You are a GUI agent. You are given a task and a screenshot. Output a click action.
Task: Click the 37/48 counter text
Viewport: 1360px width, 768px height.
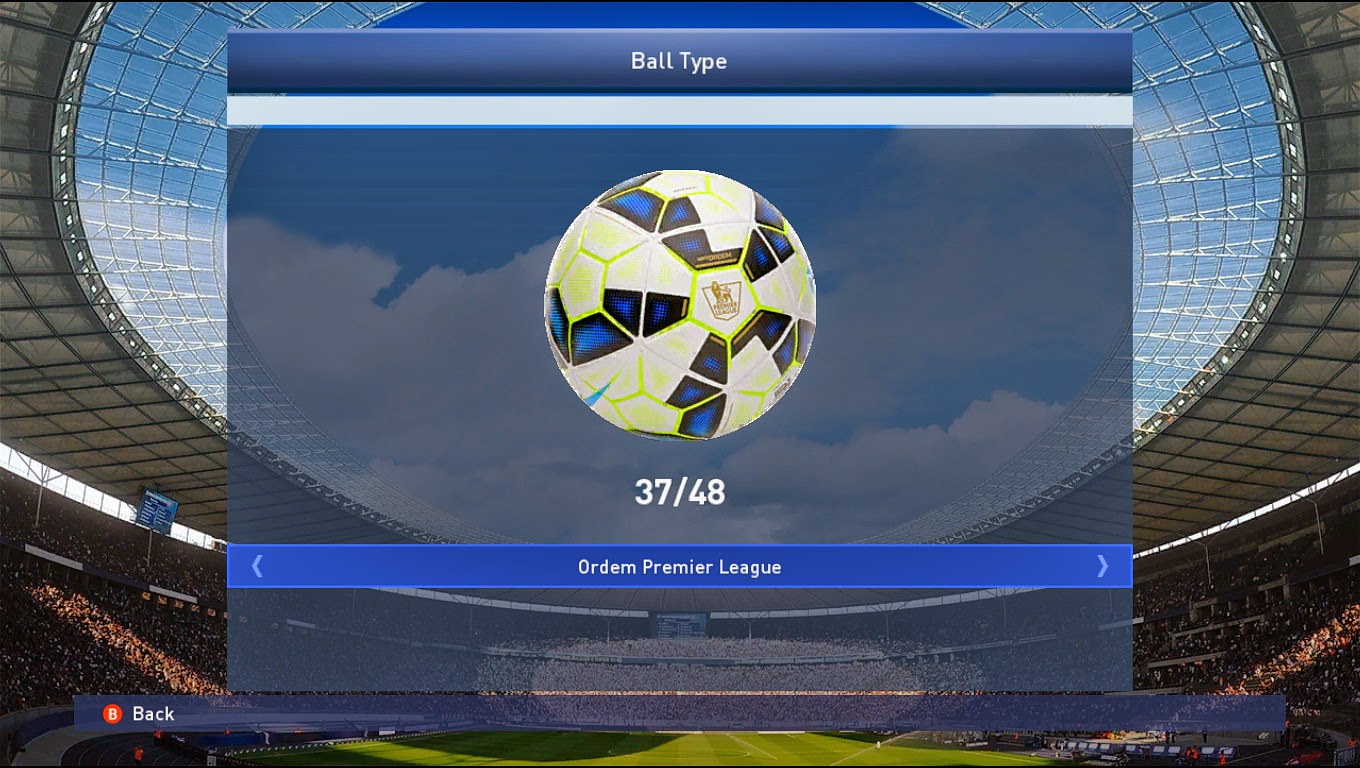pos(680,490)
